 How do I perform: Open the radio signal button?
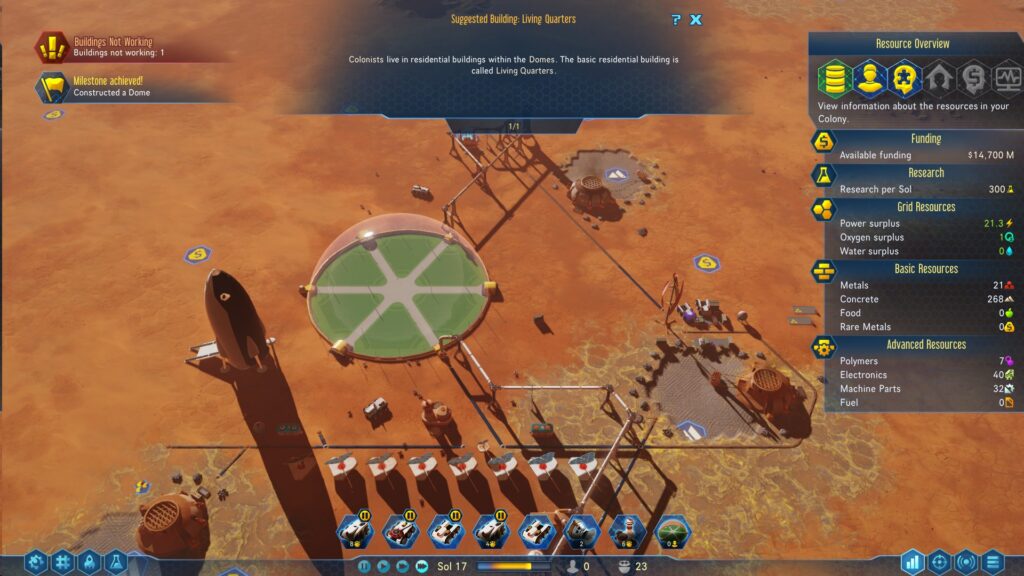coord(966,562)
